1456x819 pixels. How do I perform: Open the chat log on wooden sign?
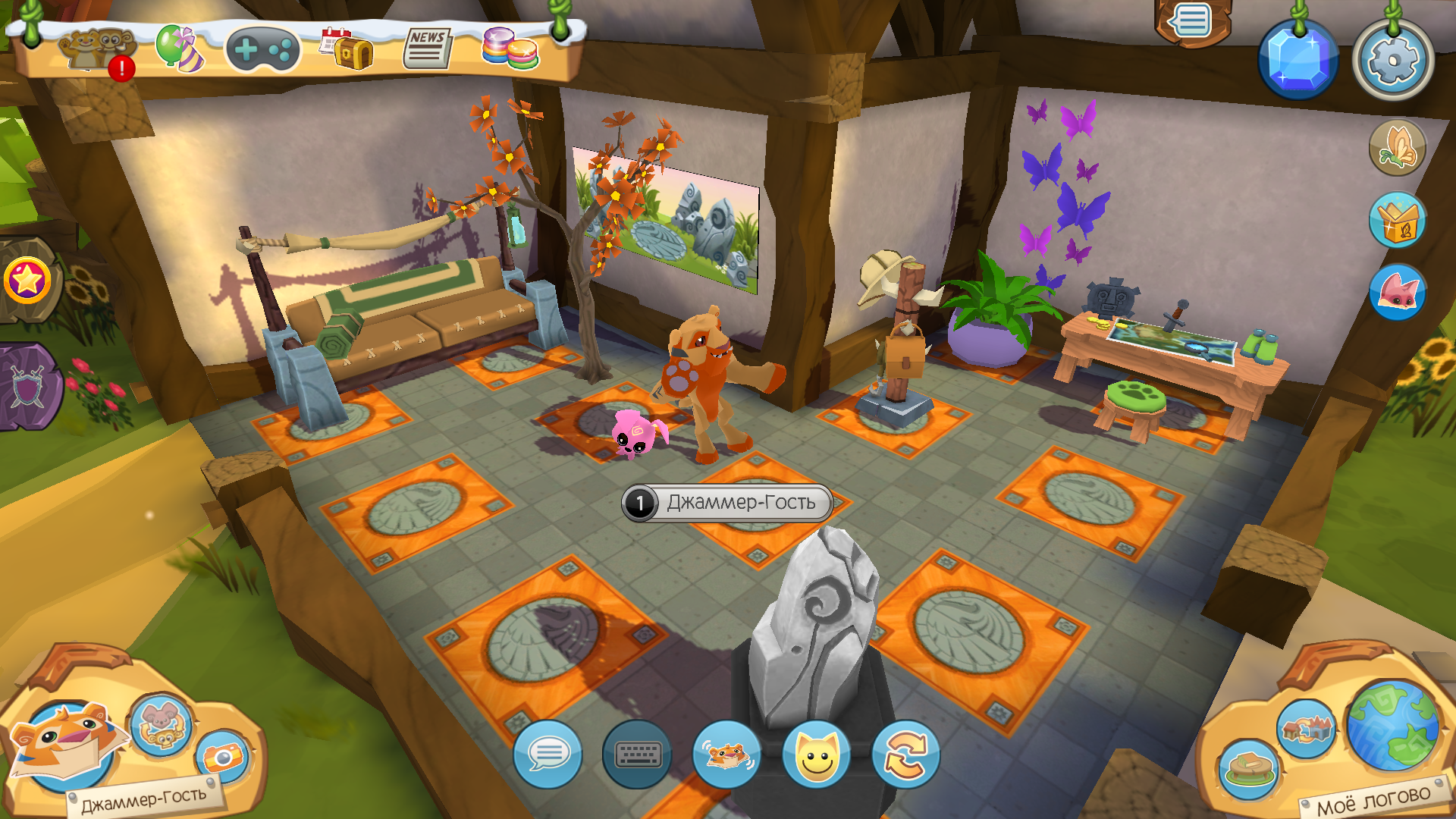[1191, 21]
